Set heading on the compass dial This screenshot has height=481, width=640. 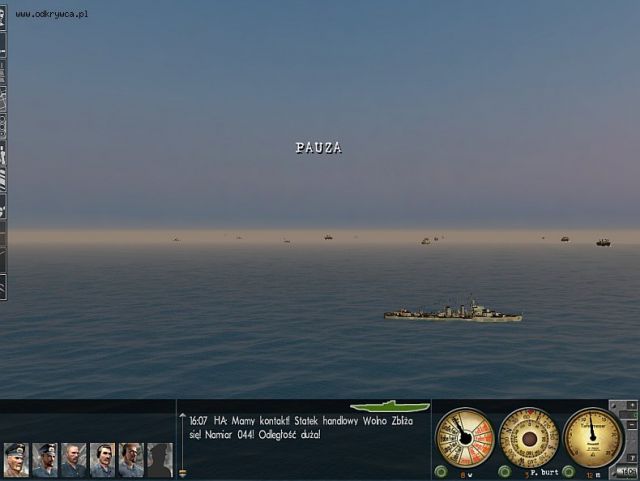tap(529, 437)
